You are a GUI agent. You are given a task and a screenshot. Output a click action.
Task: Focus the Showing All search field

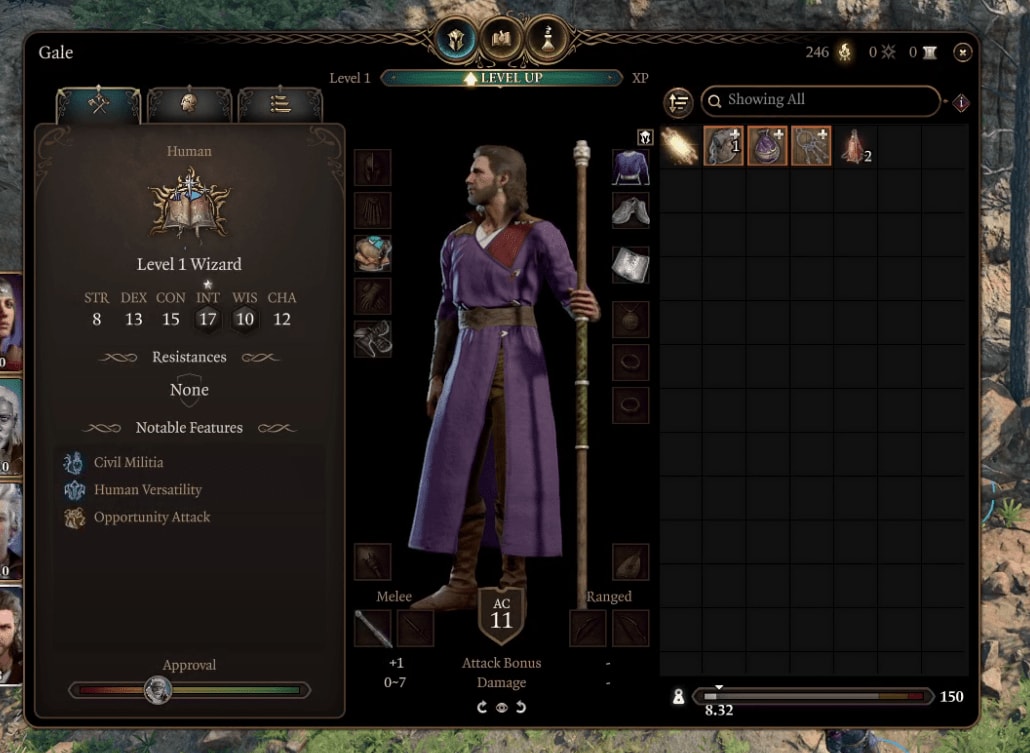[820, 100]
